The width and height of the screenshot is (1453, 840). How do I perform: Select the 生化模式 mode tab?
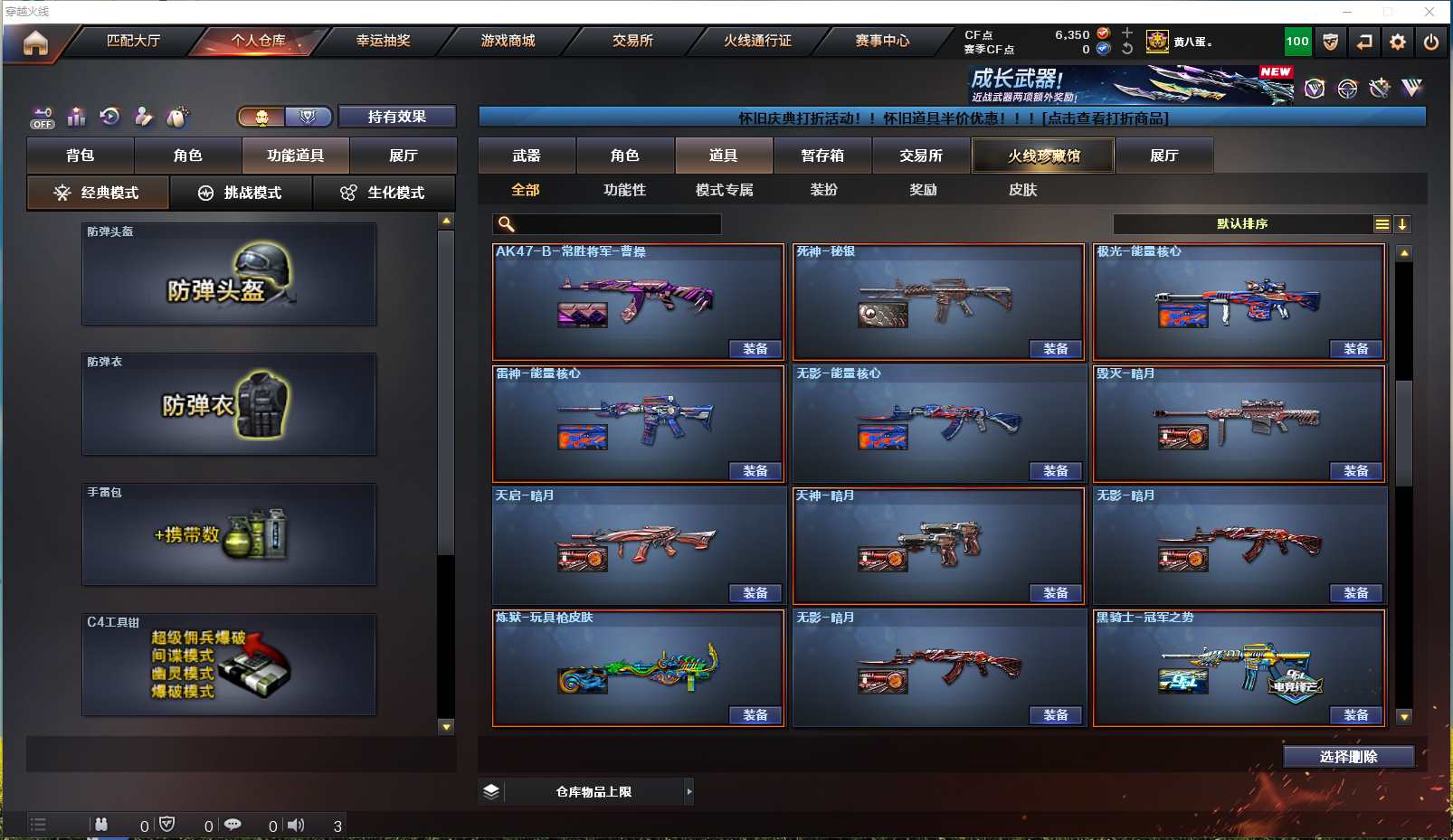point(384,193)
